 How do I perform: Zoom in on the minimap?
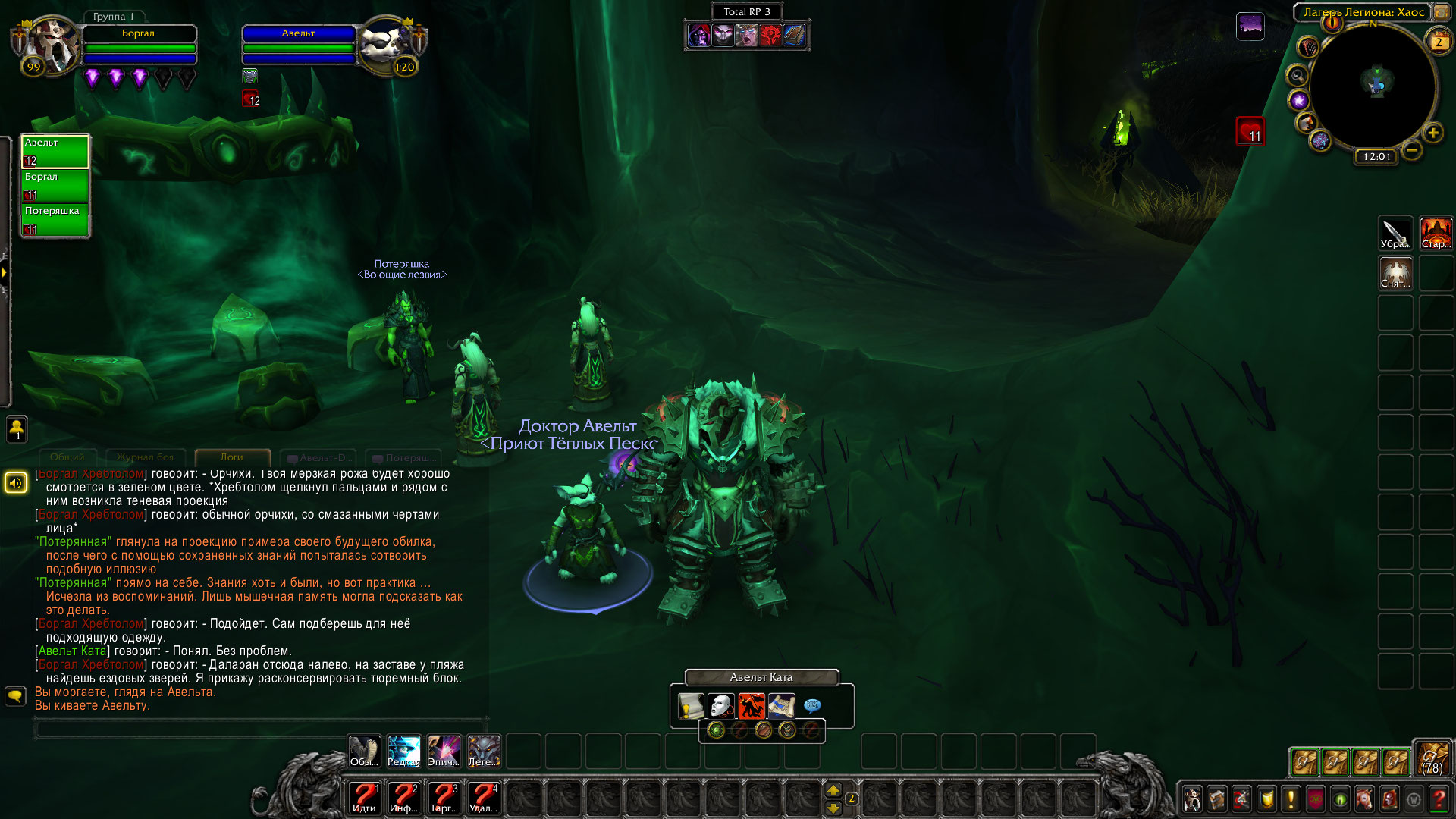coord(1432,133)
